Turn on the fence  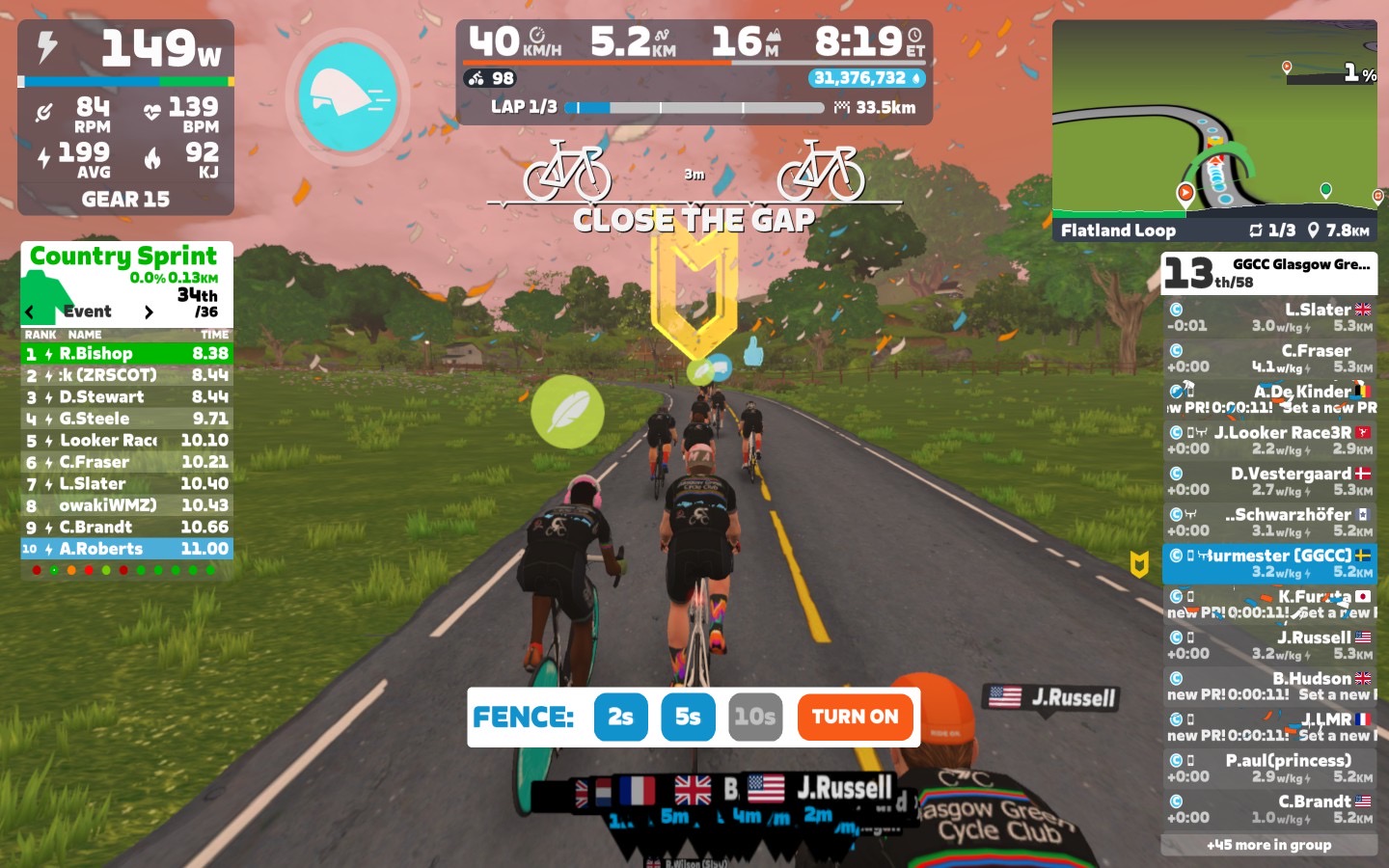click(855, 717)
